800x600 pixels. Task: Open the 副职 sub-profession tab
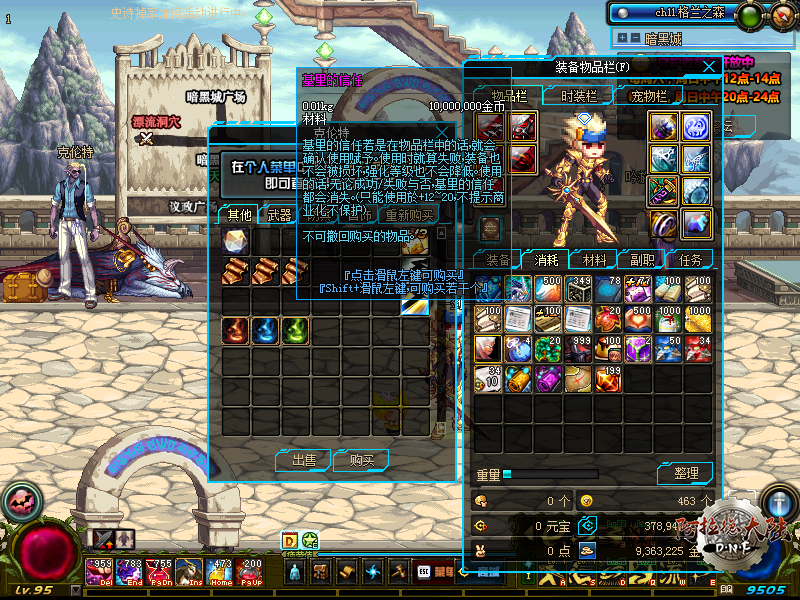click(x=642, y=260)
